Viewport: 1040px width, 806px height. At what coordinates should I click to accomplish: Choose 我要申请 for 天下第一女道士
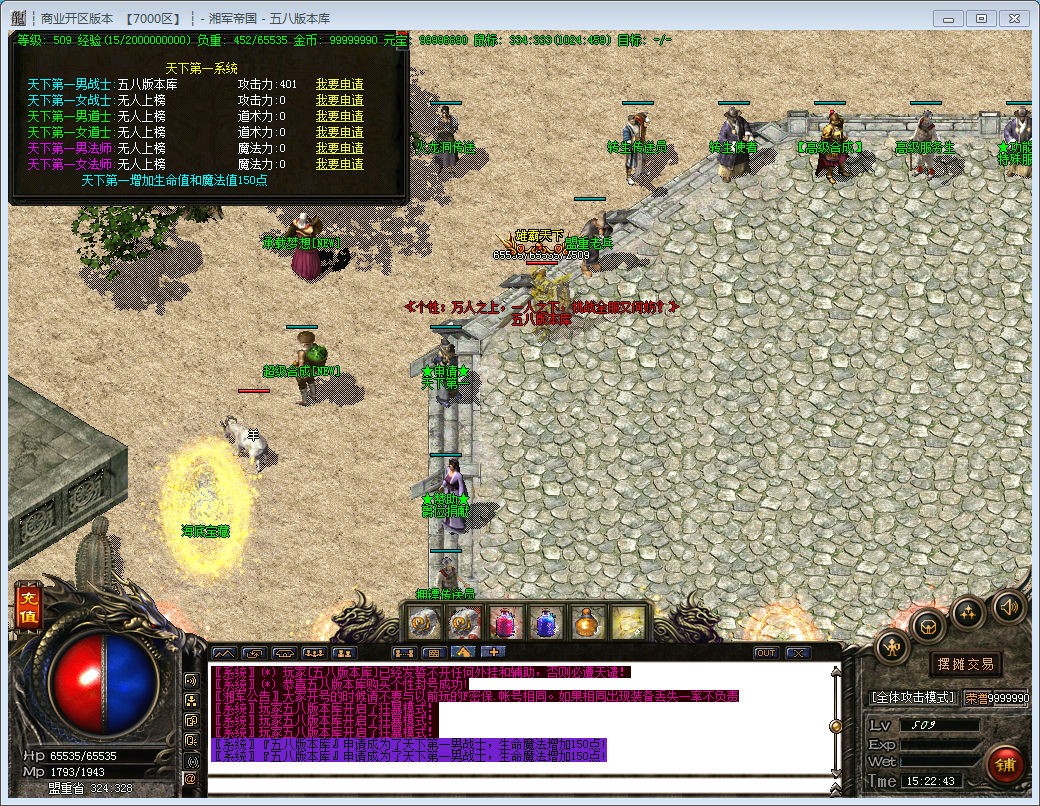340,133
